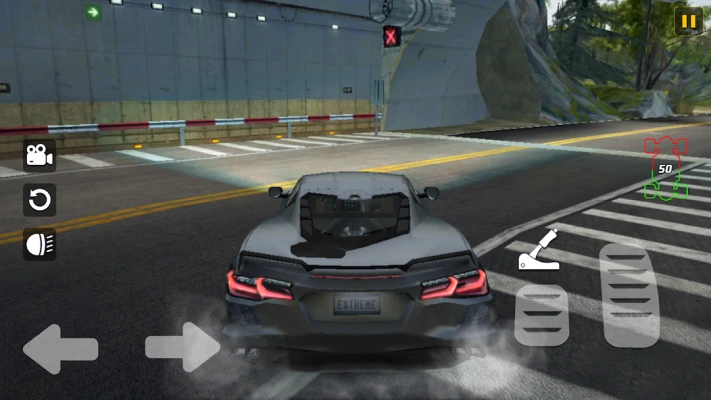Steer right with the right arrow

point(182,348)
